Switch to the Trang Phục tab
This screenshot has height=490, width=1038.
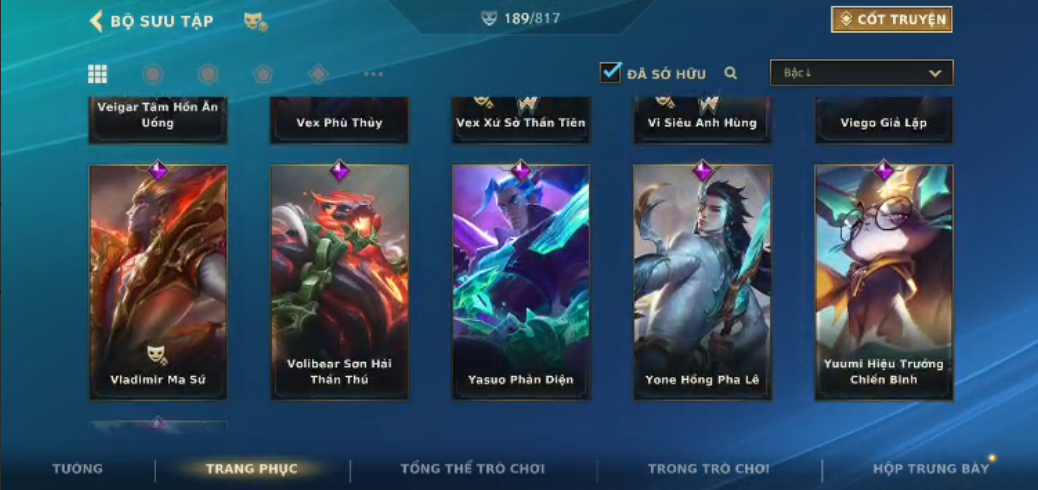click(251, 468)
